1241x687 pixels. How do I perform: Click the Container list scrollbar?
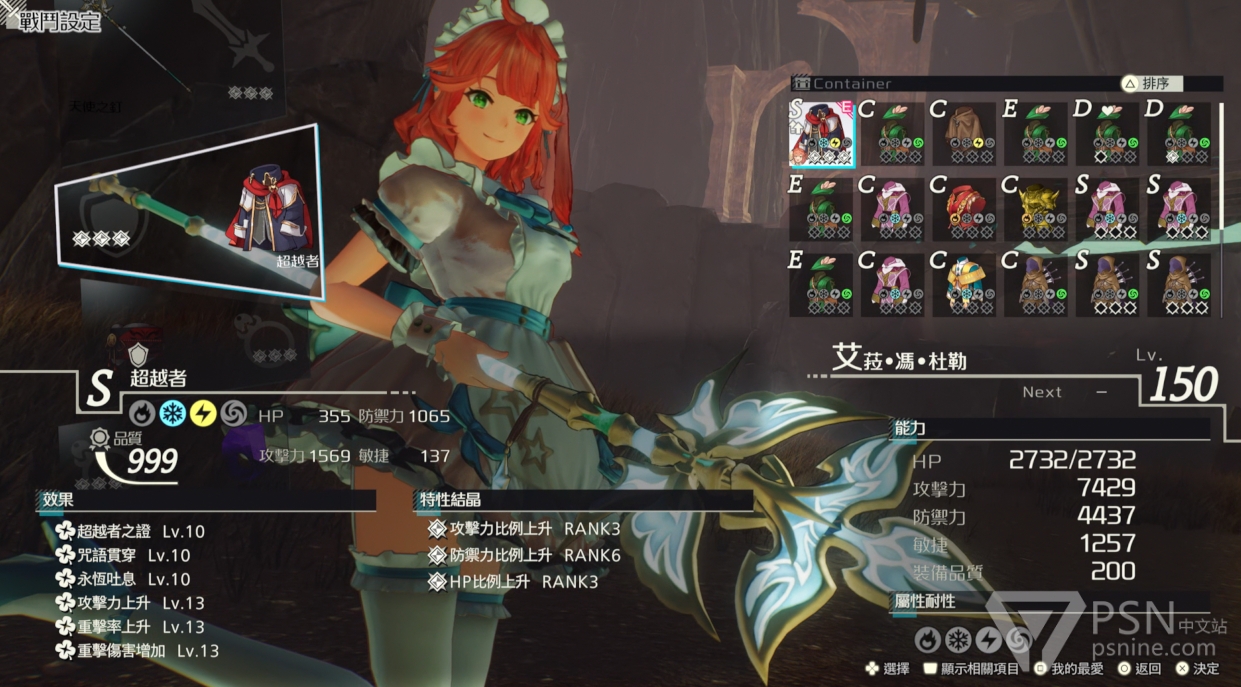(1220, 165)
